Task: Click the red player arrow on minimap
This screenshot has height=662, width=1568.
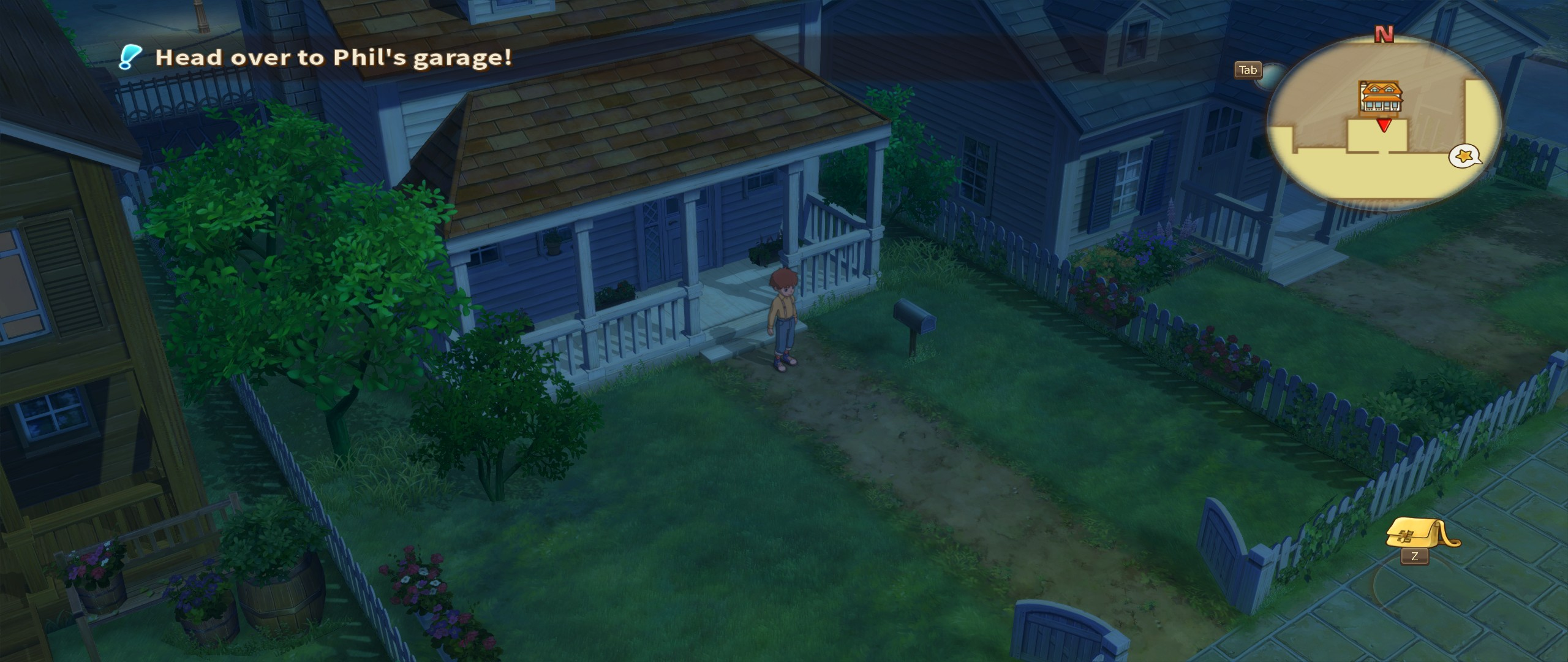Action: (1383, 126)
